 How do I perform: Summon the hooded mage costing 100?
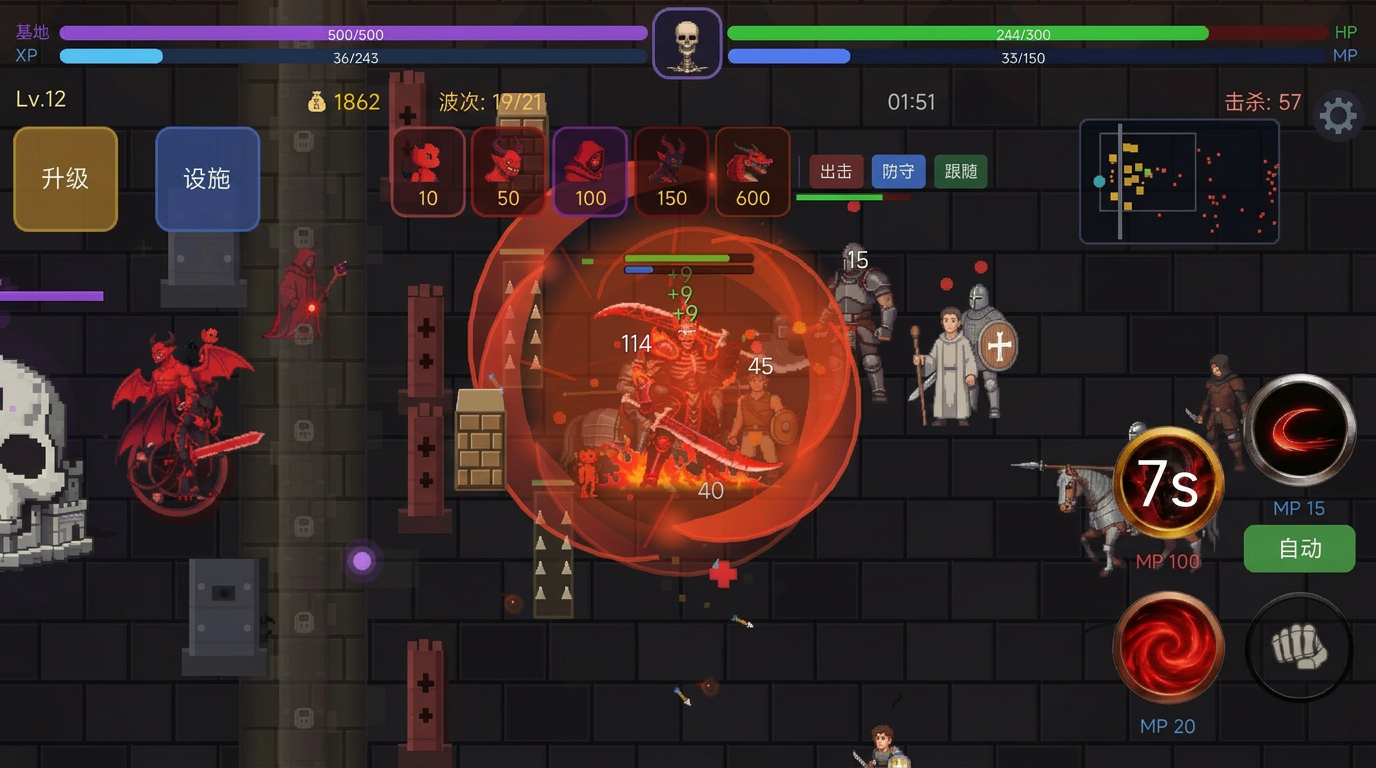pyautogui.click(x=590, y=171)
